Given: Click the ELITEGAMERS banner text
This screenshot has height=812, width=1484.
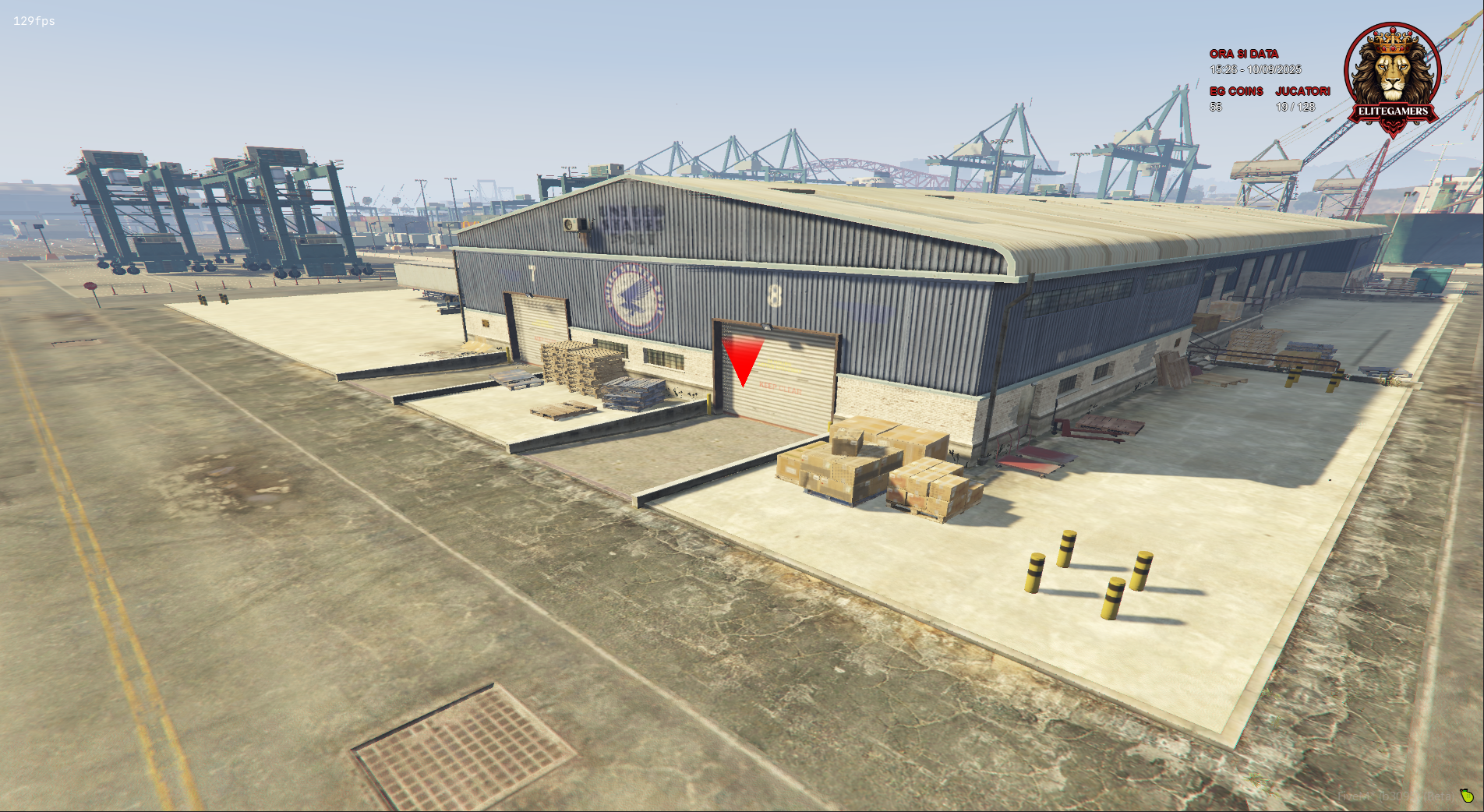Looking at the screenshot, I should (x=1394, y=111).
